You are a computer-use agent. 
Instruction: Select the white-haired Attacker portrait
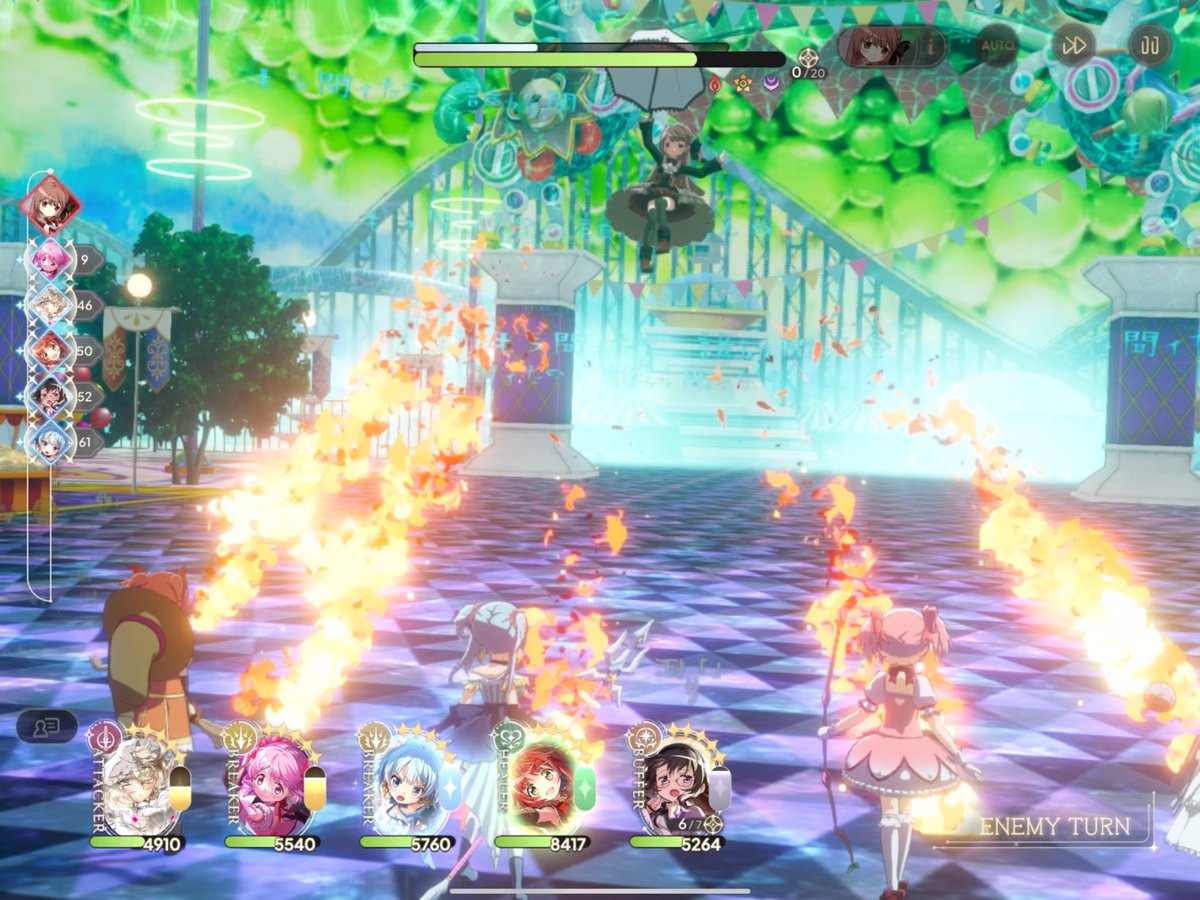tap(137, 785)
